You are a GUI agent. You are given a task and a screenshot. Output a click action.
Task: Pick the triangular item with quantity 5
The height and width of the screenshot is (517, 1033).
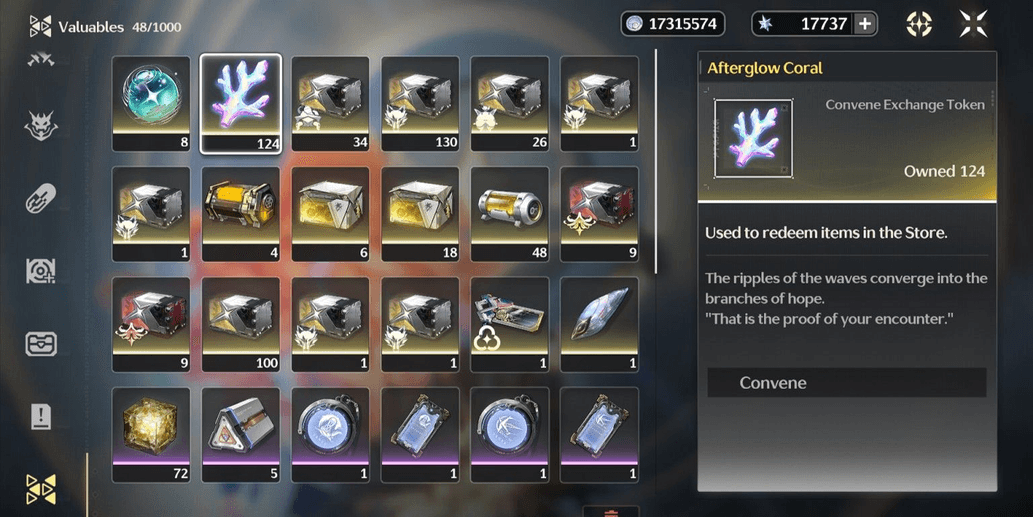[x=241, y=434]
